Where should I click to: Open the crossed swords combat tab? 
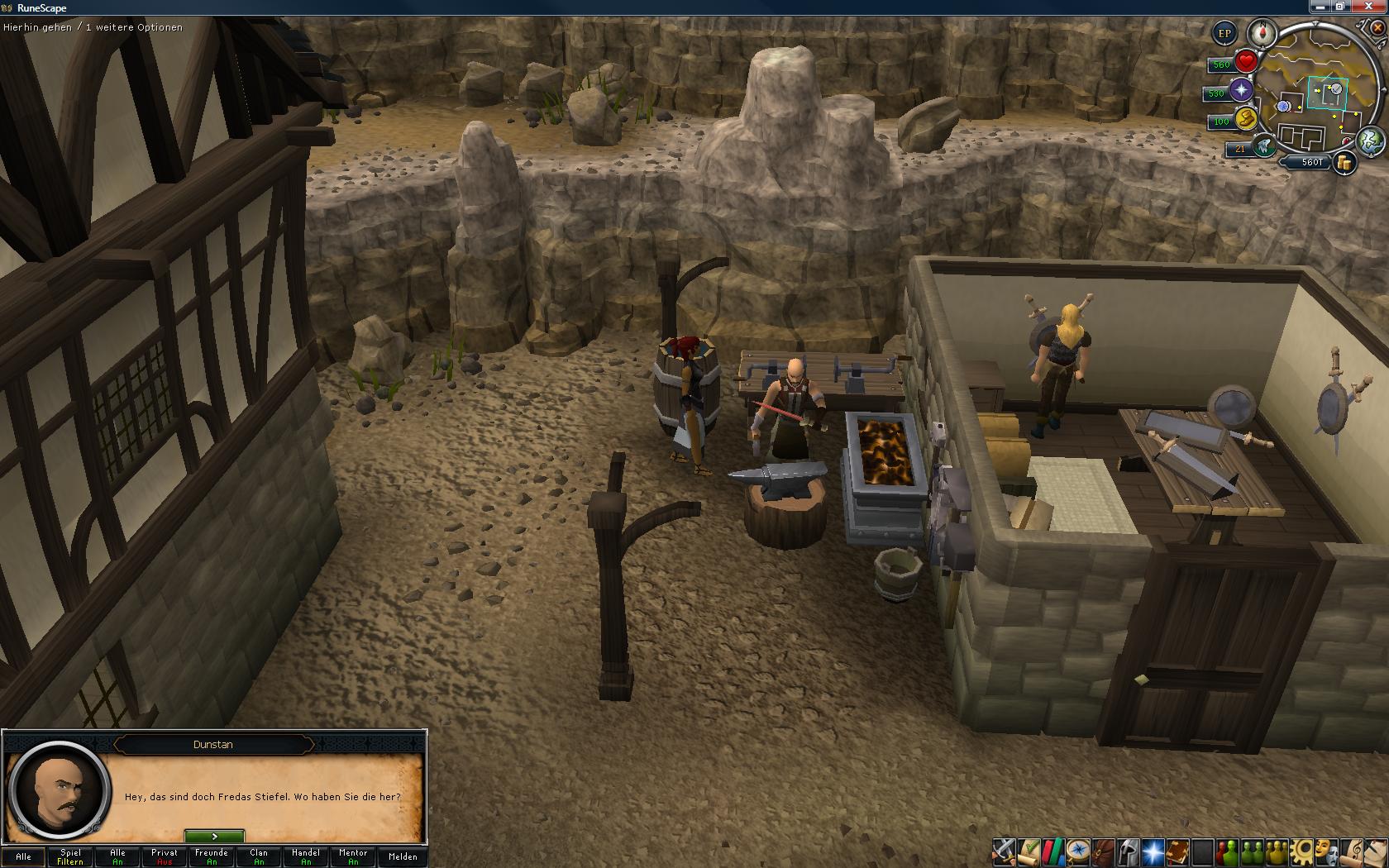click(1004, 851)
